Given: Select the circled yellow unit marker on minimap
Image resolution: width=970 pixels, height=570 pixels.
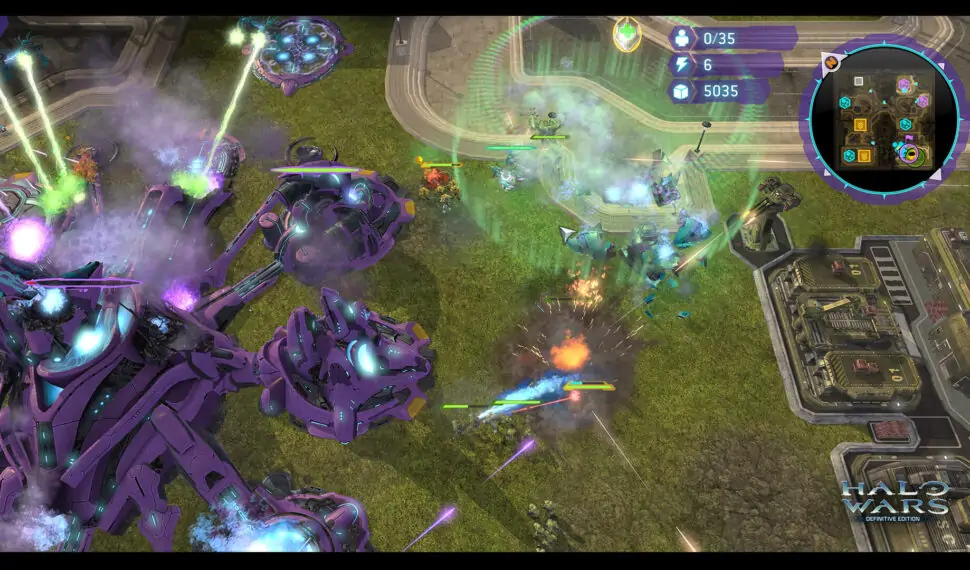Looking at the screenshot, I should coord(910,154).
